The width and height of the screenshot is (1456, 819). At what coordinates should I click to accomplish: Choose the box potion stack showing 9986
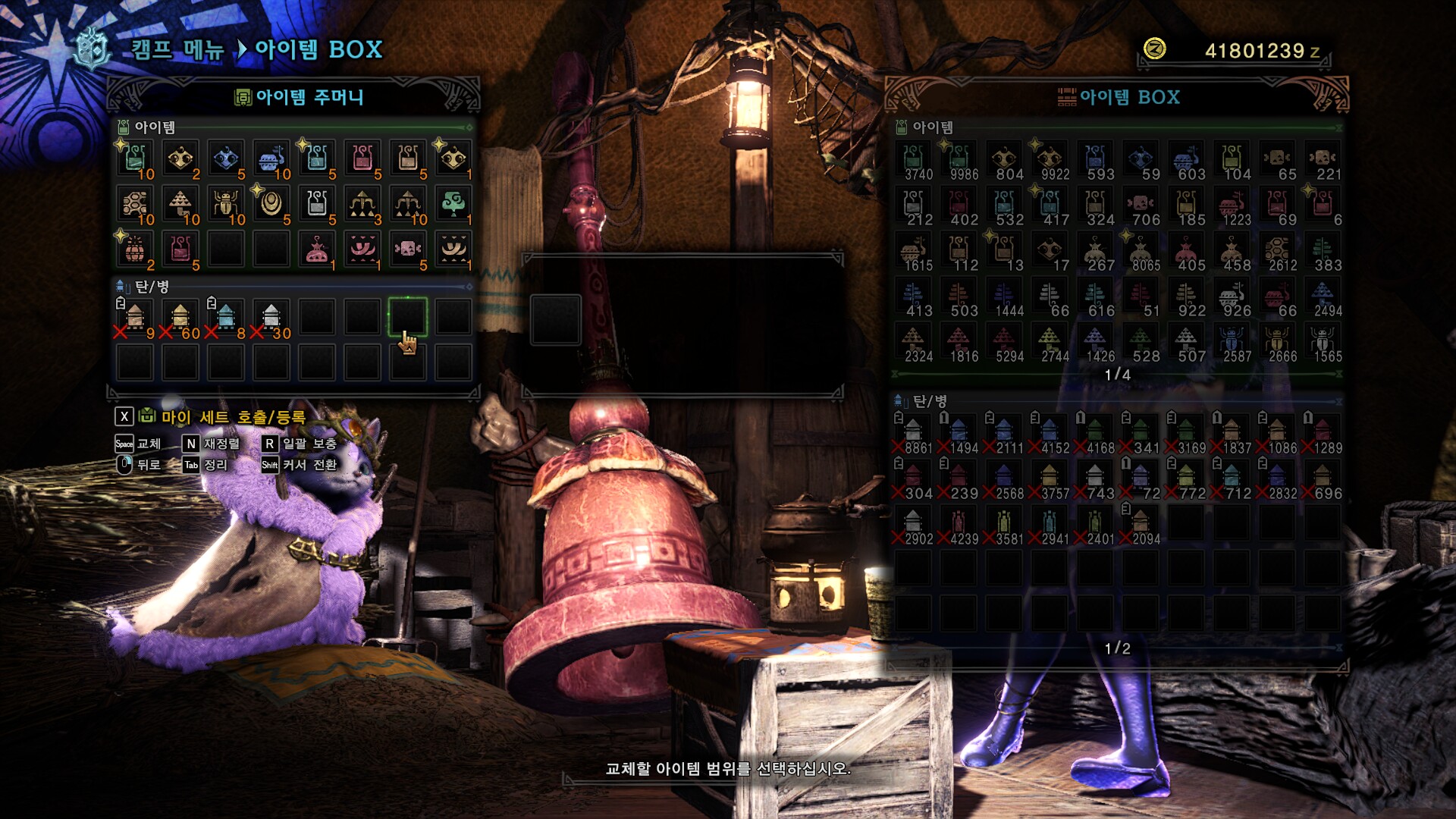959,162
